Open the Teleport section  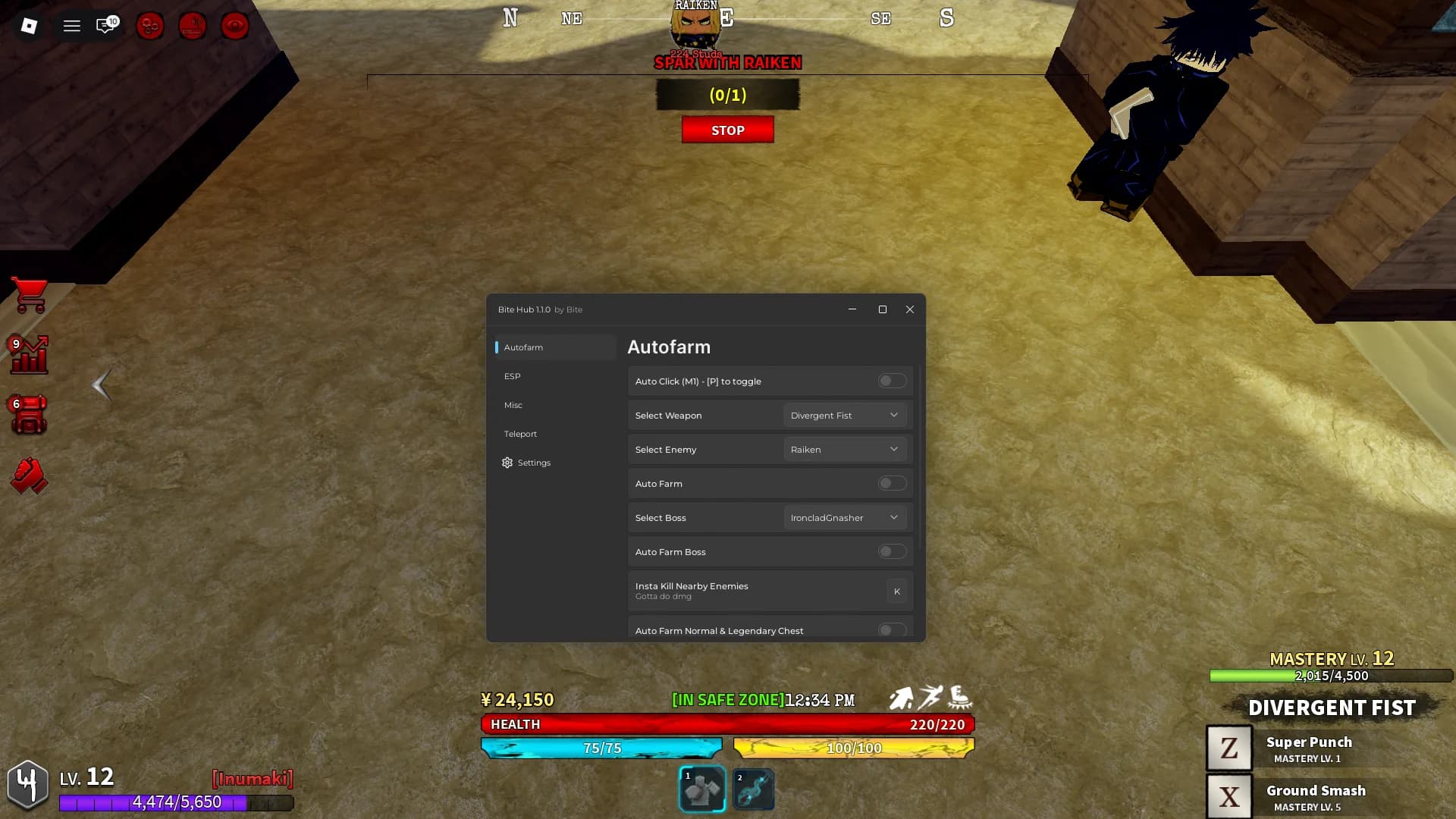click(x=520, y=433)
